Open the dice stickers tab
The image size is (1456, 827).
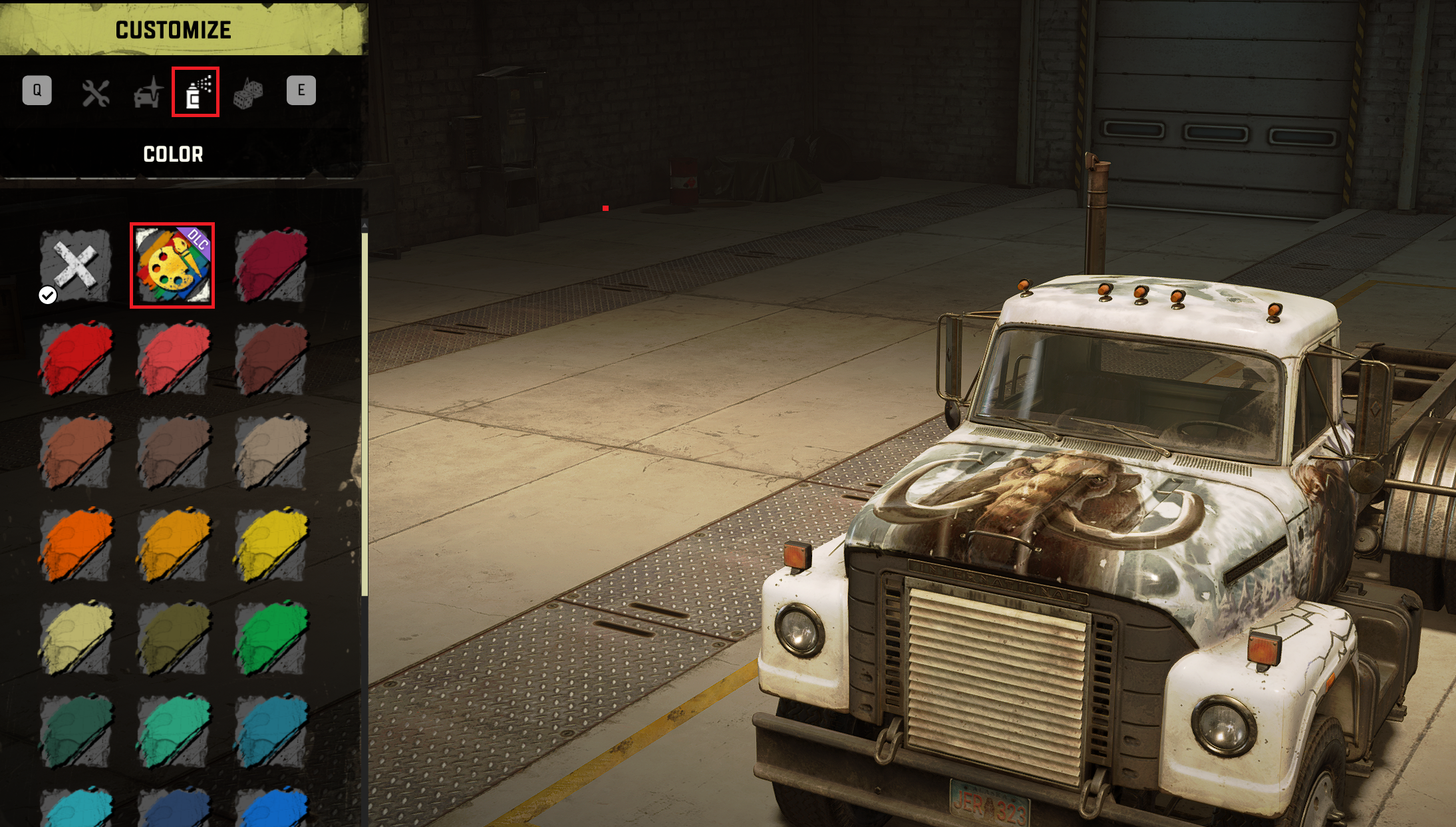click(248, 93)
